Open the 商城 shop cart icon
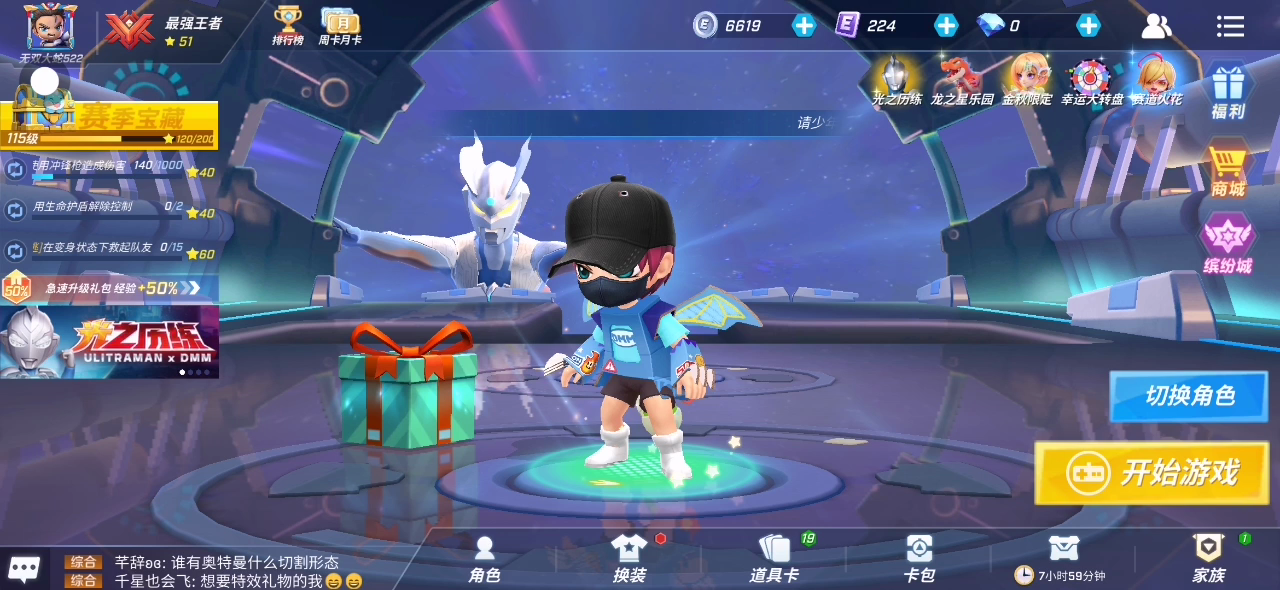The height and width of the screenshot is (590, 1280). tap(1228, 168)
